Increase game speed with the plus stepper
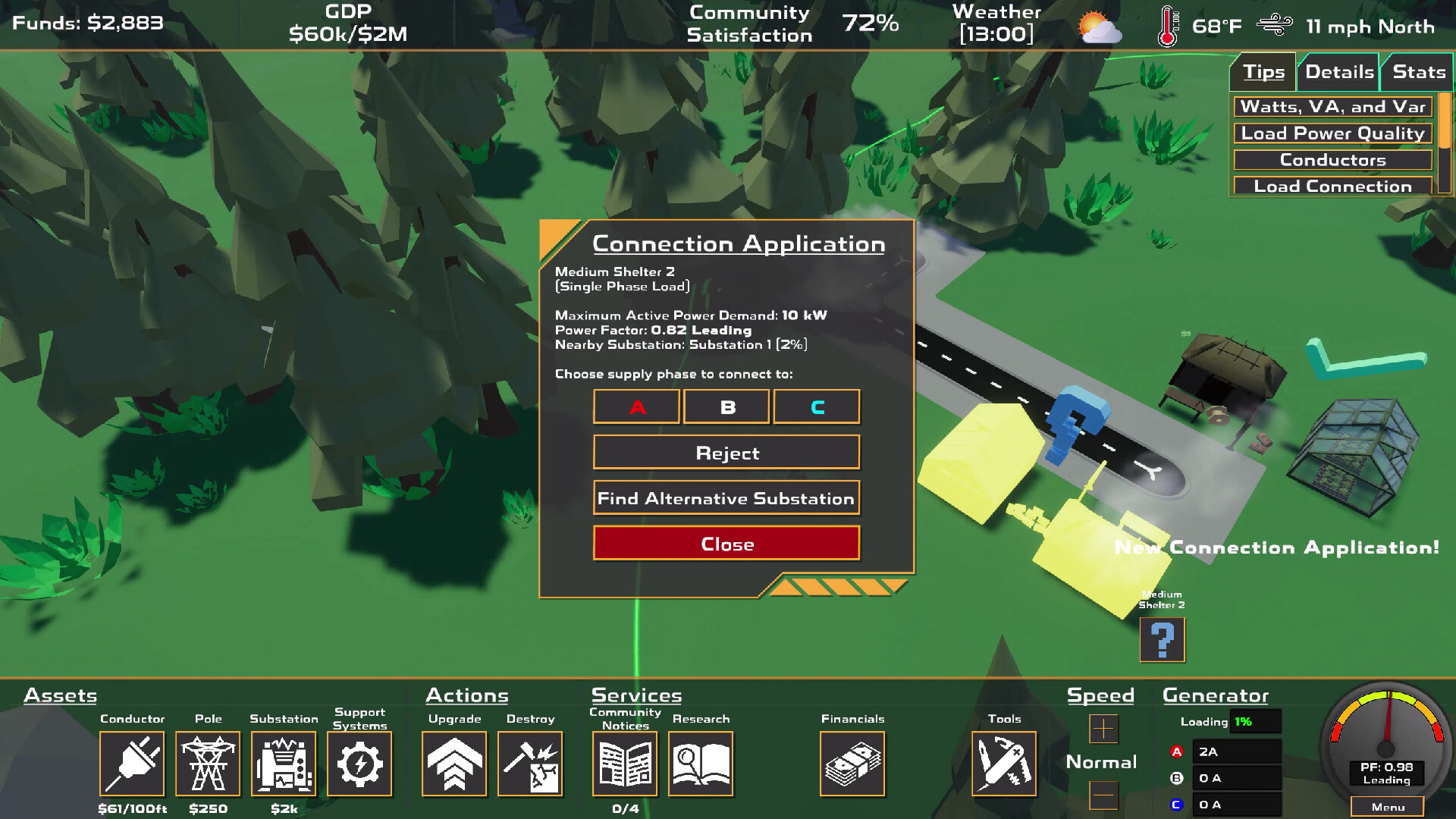 pos(1102,729)
